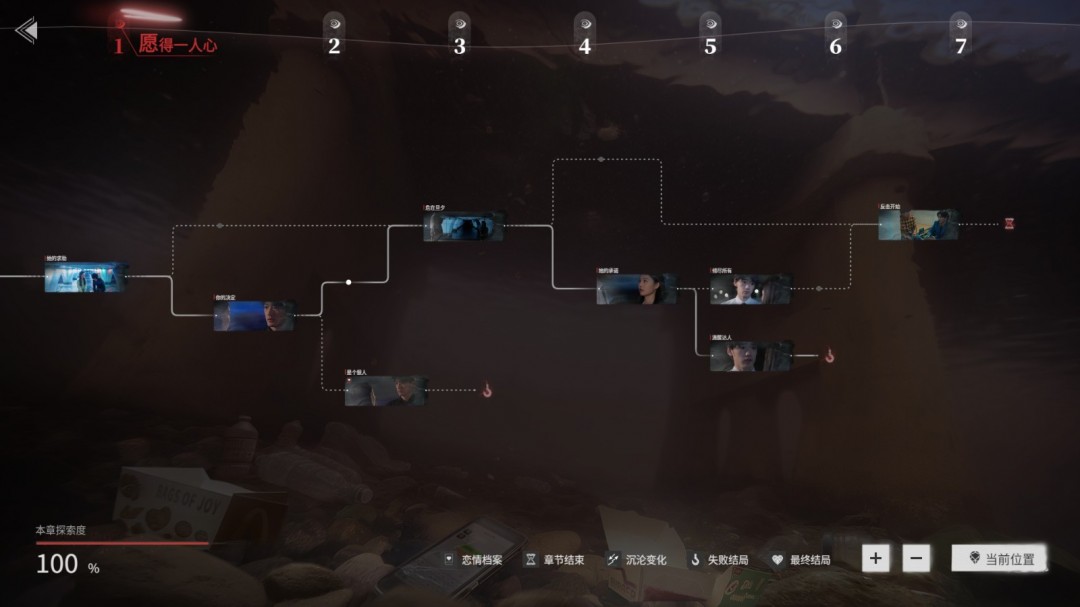
Task: Go back with the double-arrow button
Action: [26, 30]
